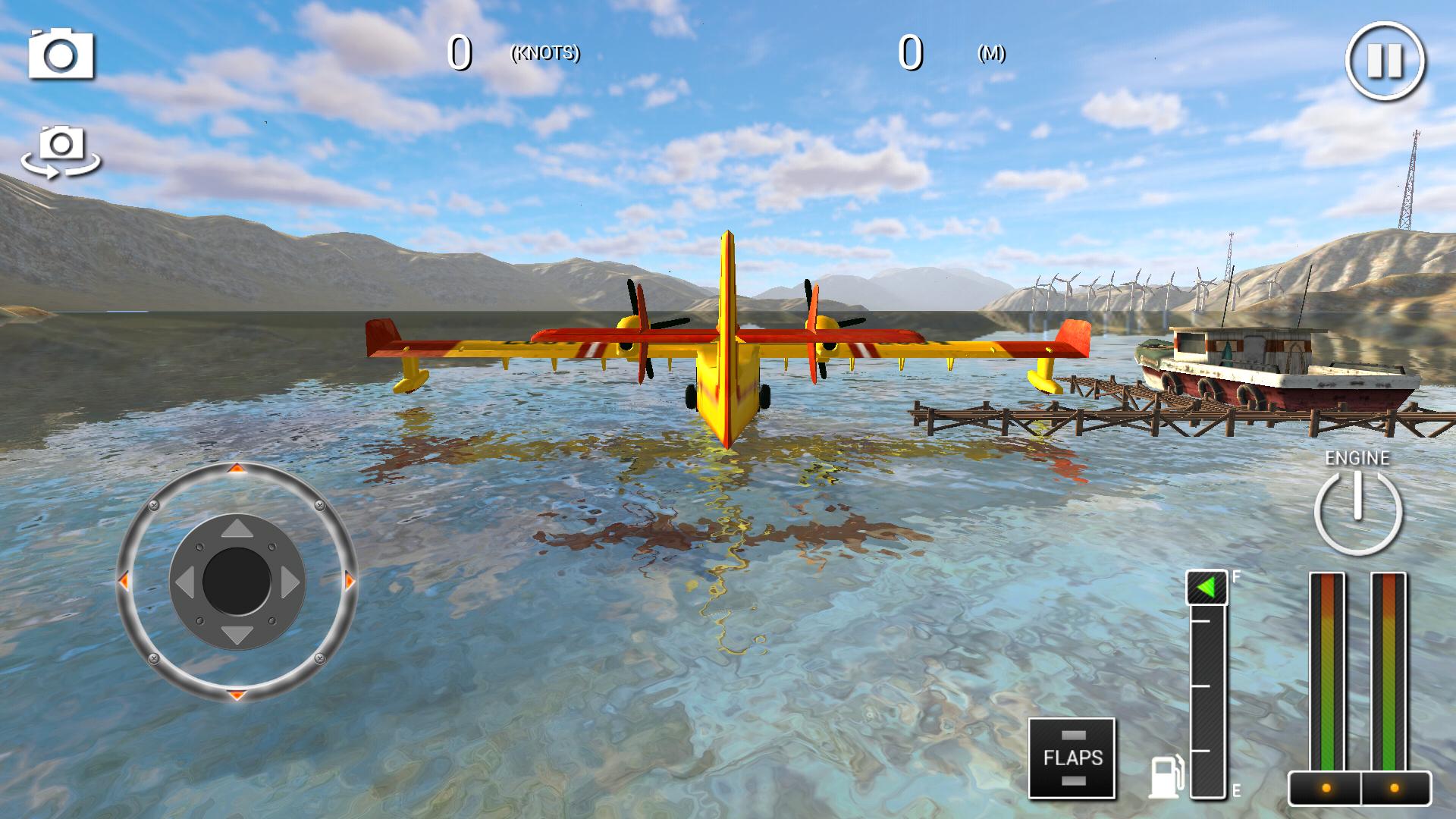
Task: Click the knots speed readout
Action: coord(460,52)
